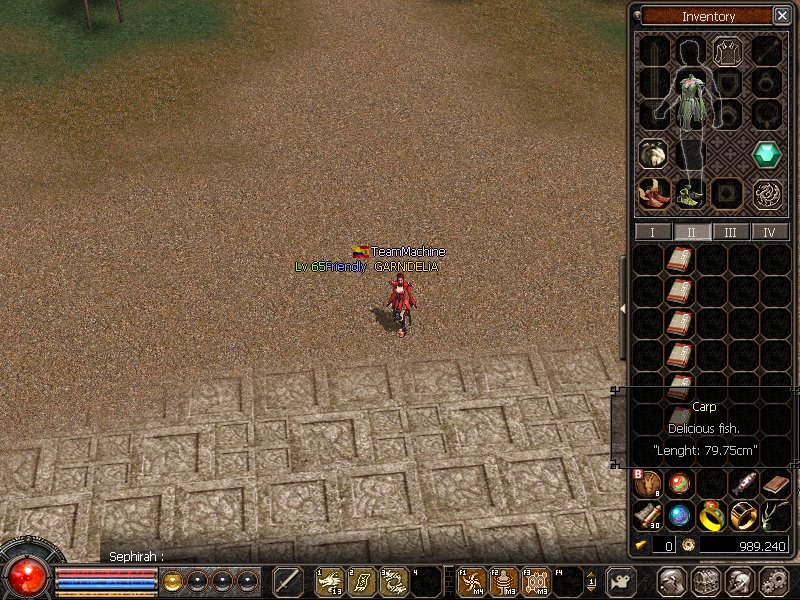The image size is (800, 600).
Task: Switch to inventory page I
Action: click(653, 232)
